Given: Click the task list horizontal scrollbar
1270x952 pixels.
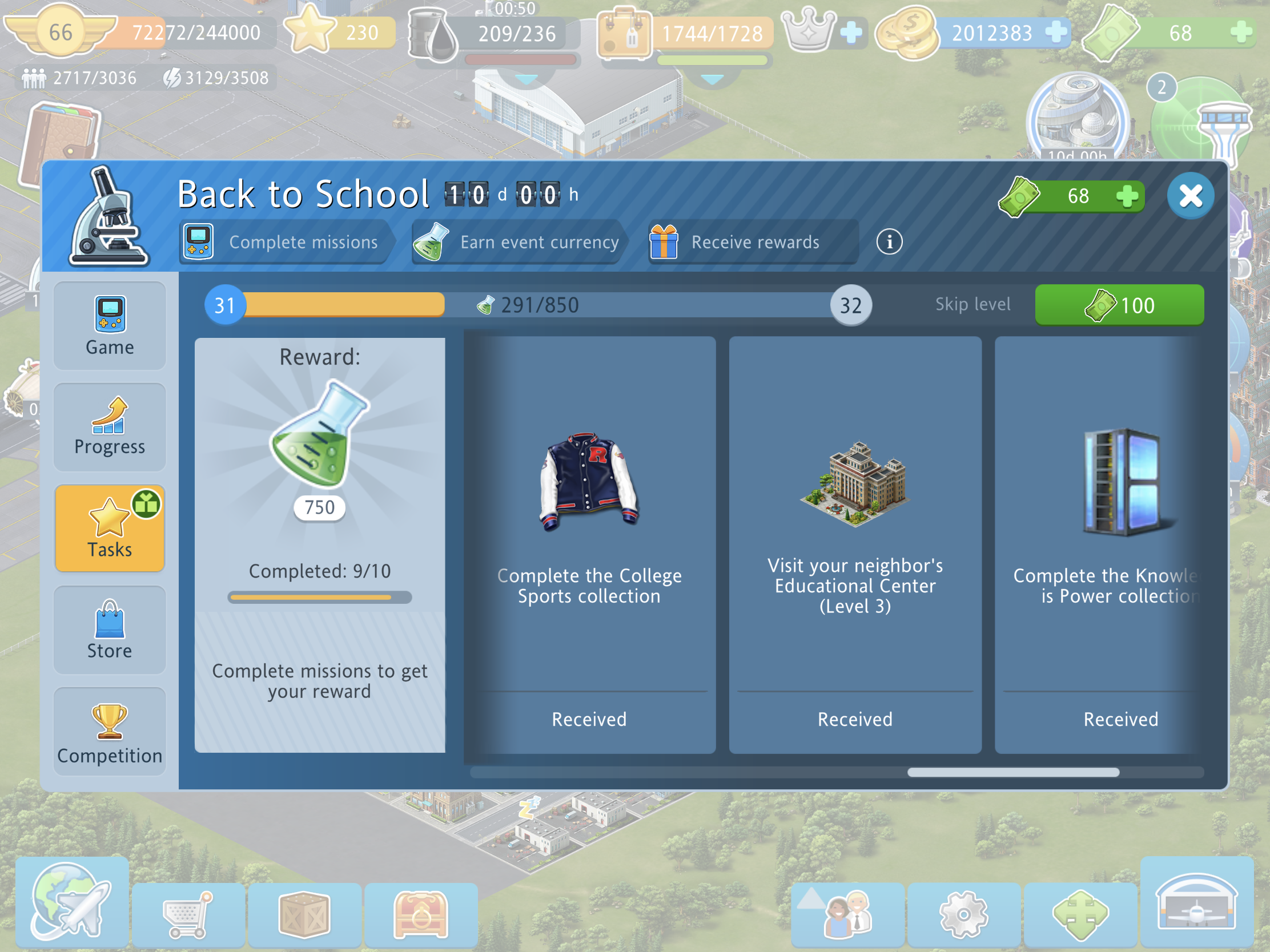Looking at the screenshot, I should pyautogui.click(x=1013, y=772).
